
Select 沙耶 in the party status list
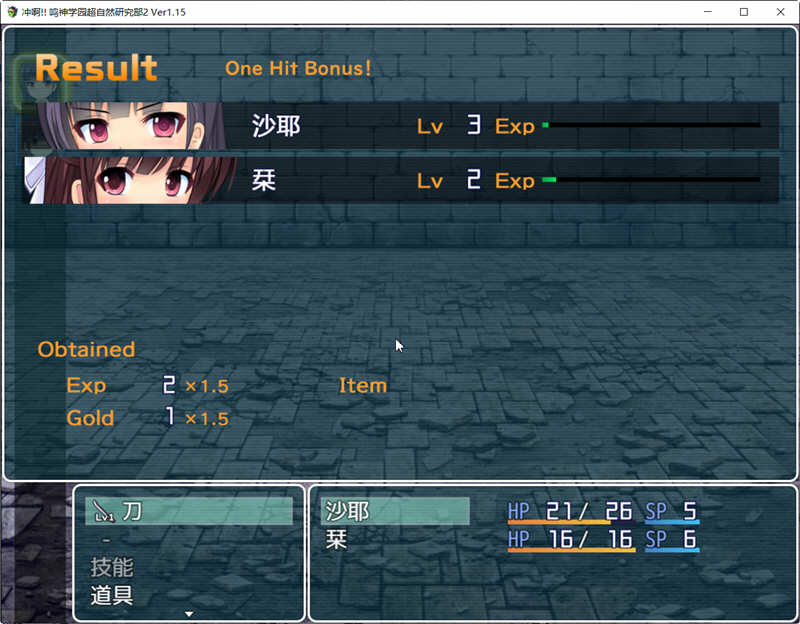[394, 511]
